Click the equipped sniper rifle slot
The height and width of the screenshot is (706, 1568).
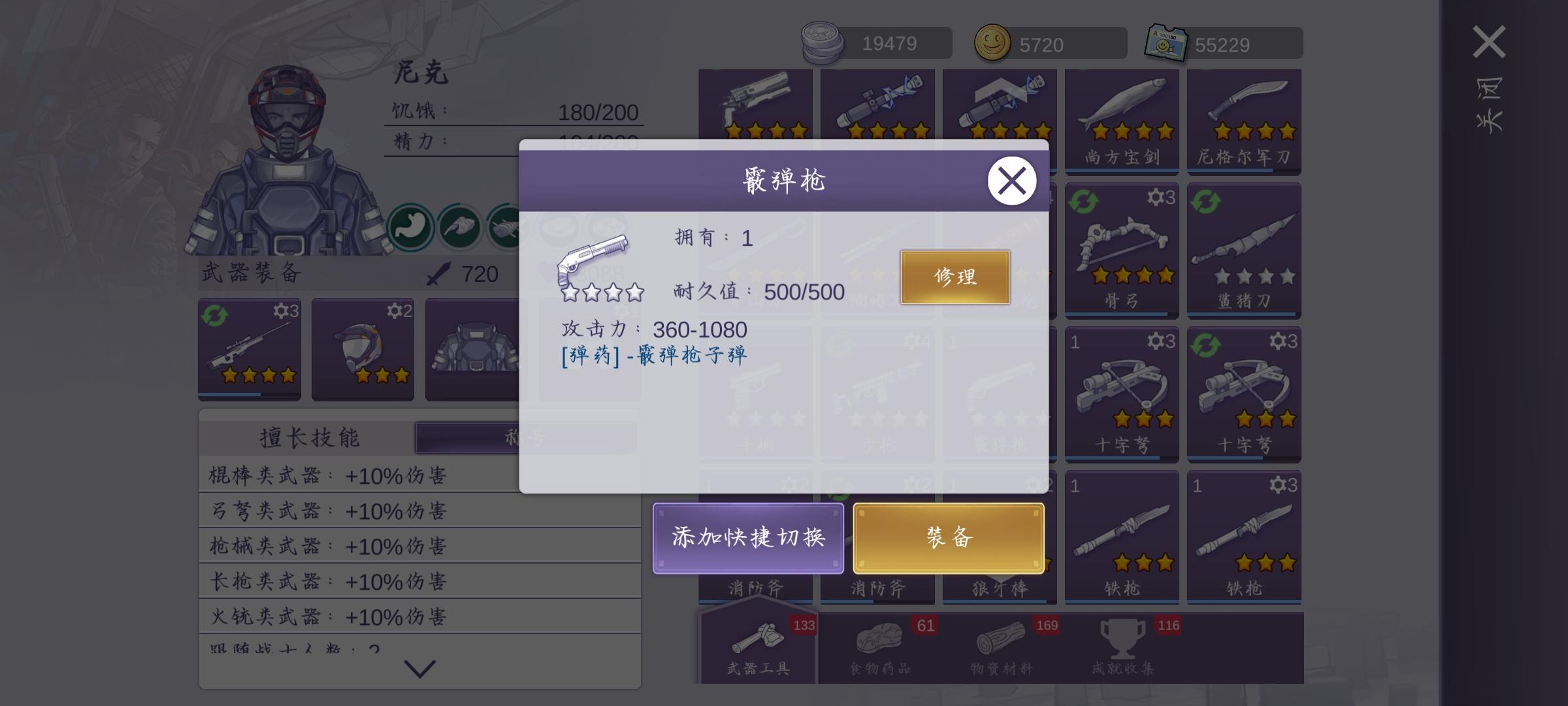point(250,350)
